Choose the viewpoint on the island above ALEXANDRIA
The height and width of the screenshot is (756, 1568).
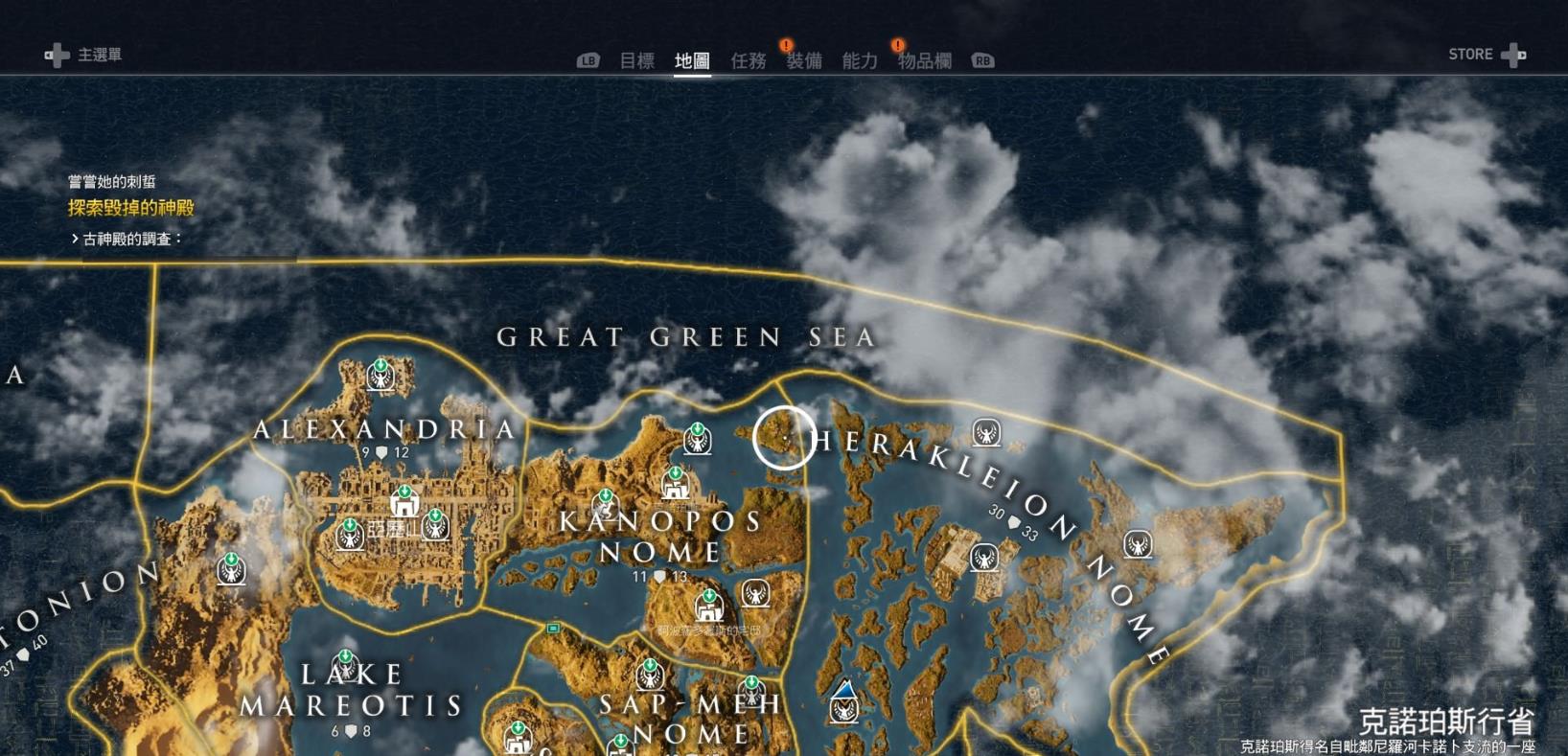[x=380, y=375]
